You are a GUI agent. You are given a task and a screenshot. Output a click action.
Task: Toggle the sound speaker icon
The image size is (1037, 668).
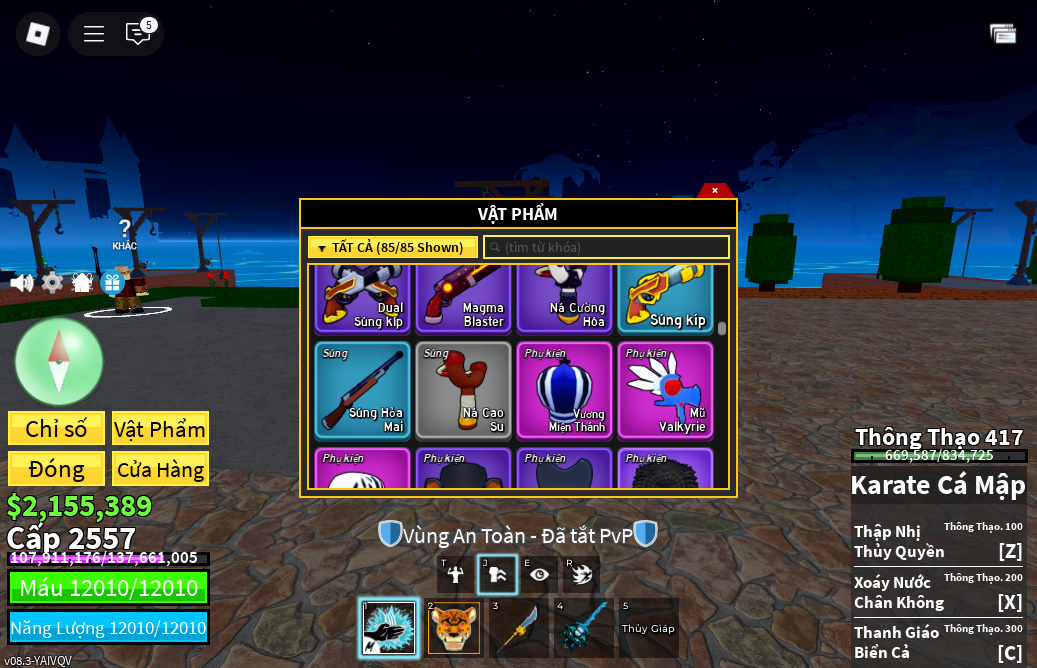[x=21, y=283]
